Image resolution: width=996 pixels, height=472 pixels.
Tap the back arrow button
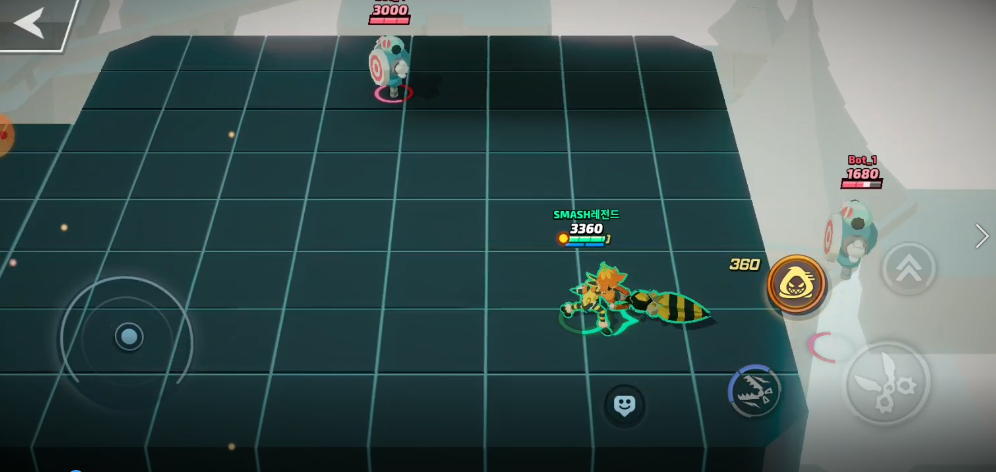click(30, 22)
